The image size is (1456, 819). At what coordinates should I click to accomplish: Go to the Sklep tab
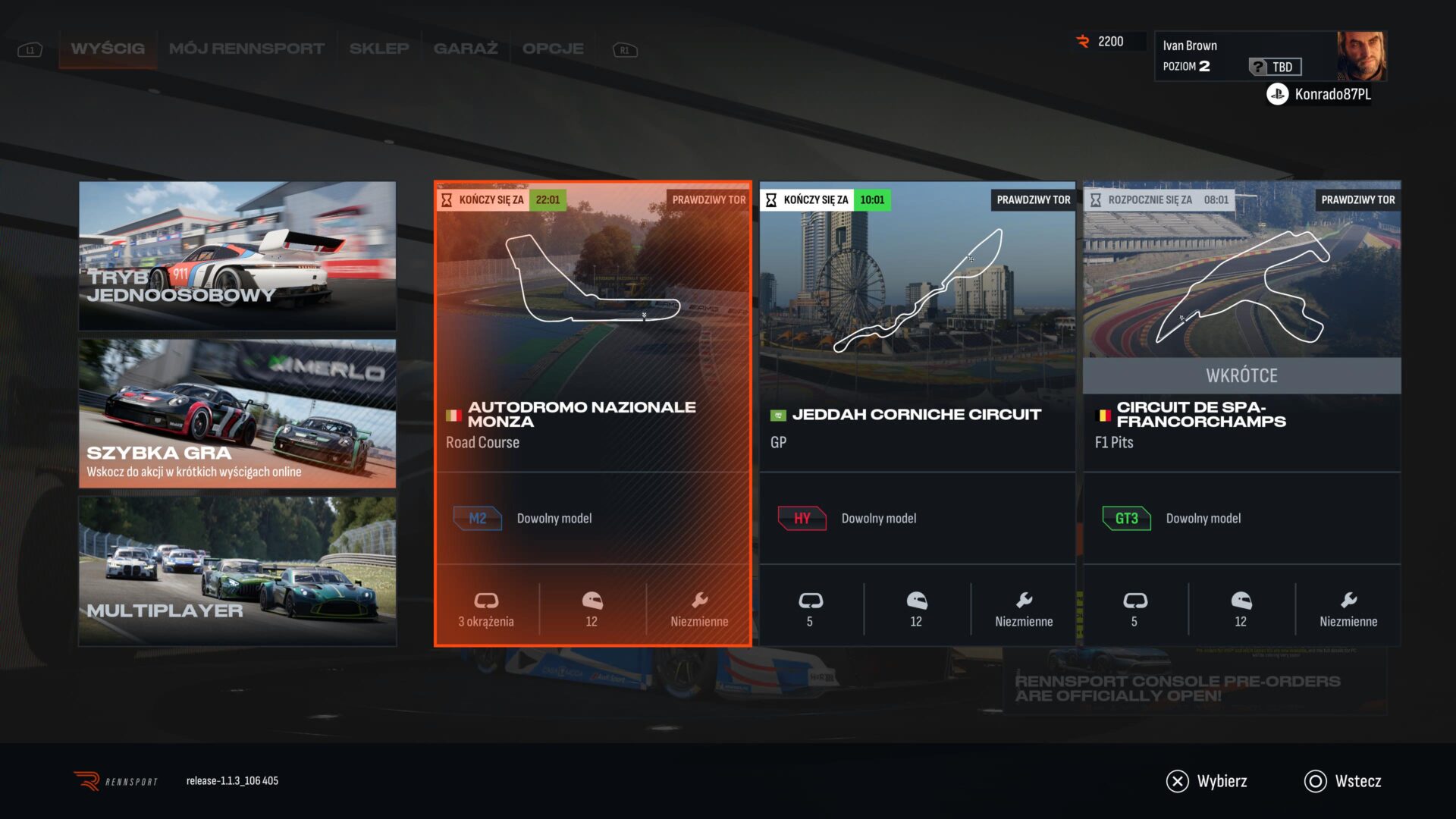[379, 49]
